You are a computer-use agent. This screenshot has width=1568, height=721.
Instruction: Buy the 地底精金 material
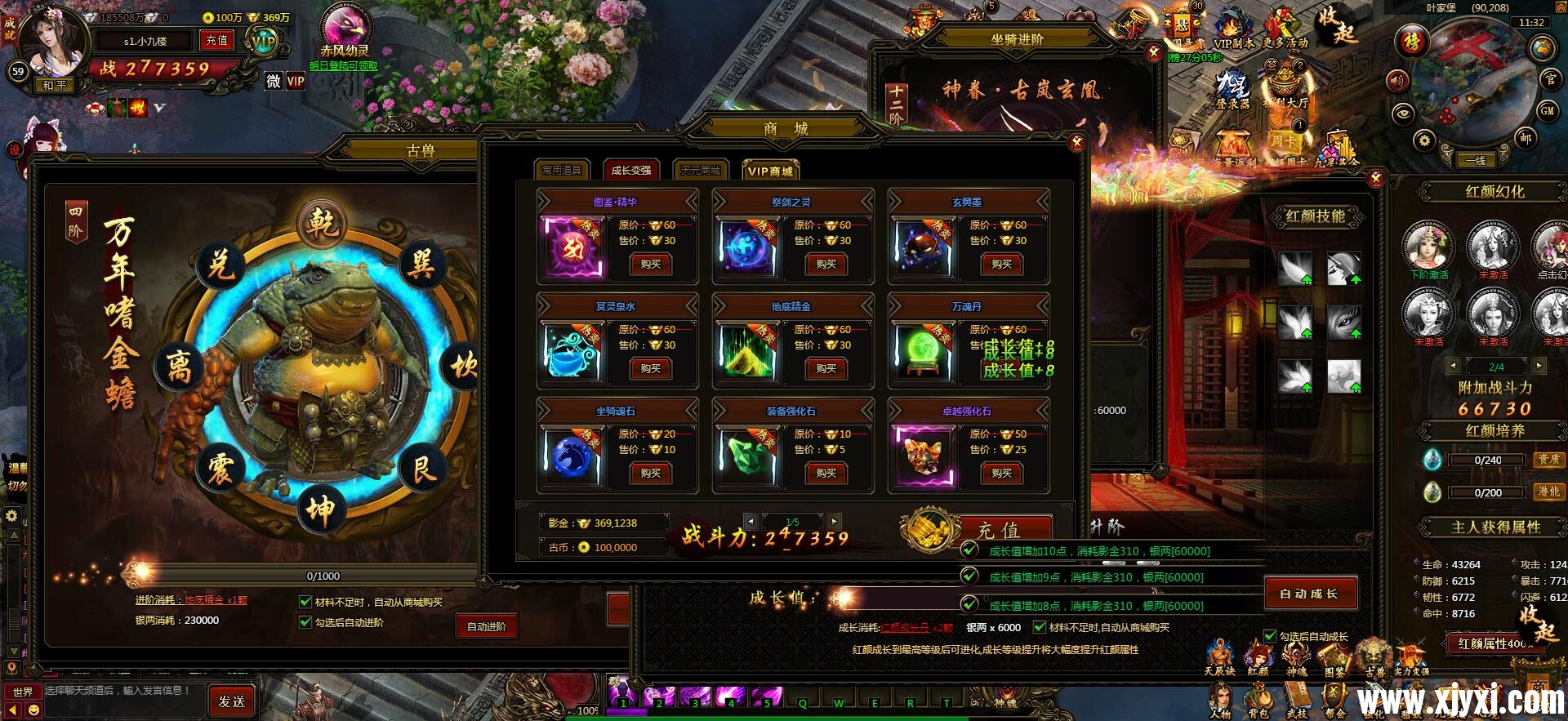click(x=826, y=368)
